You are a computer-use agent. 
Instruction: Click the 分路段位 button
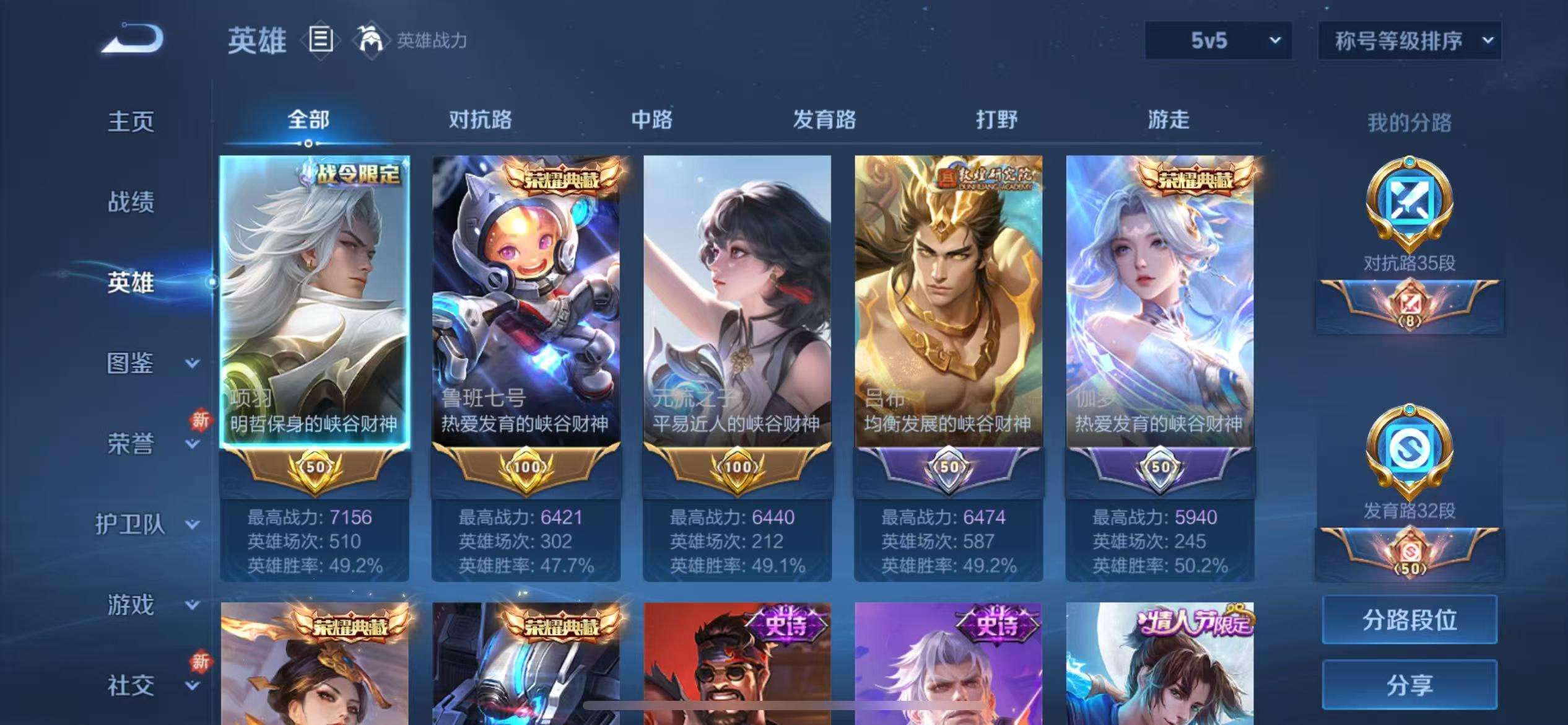pos(1410,618)
